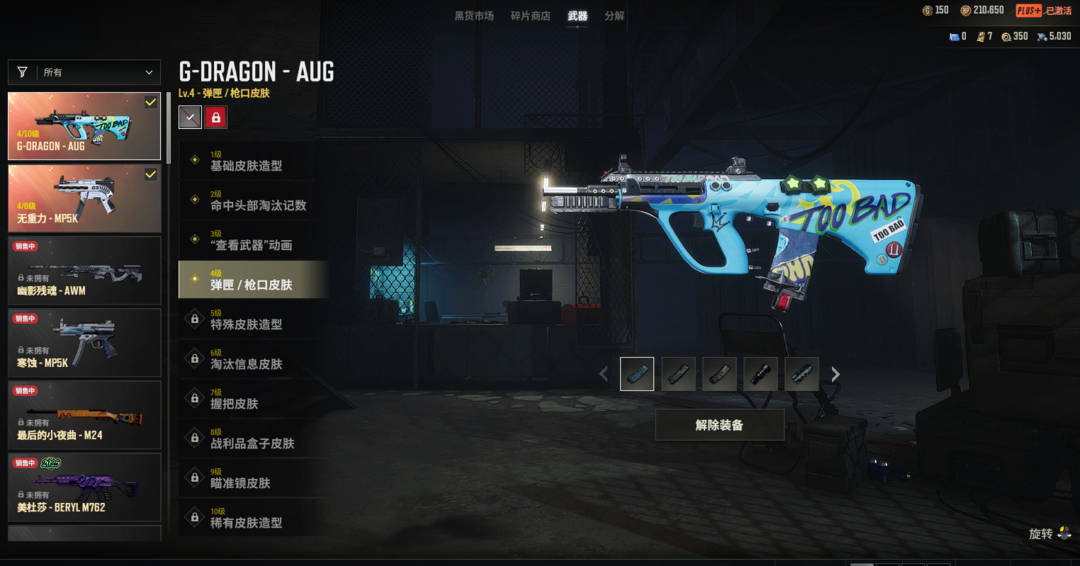This screenshot has width=1080, height=566.
Task: Select the 最后的小夜曲 - M24 skin card
Action: pyautogui.click(x=84, y=414)
